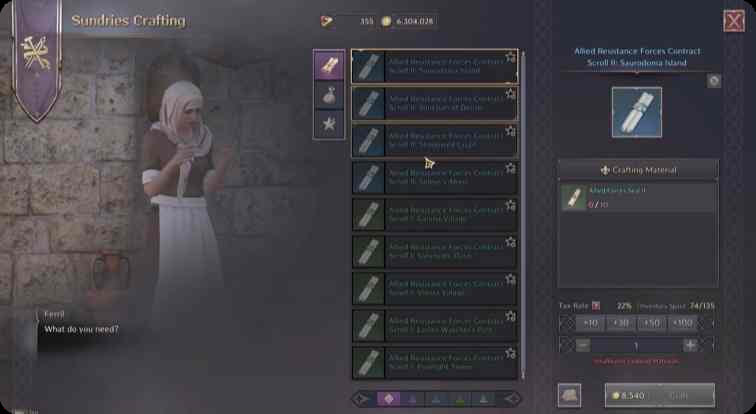Open the pouch crafting category tab

329,95
